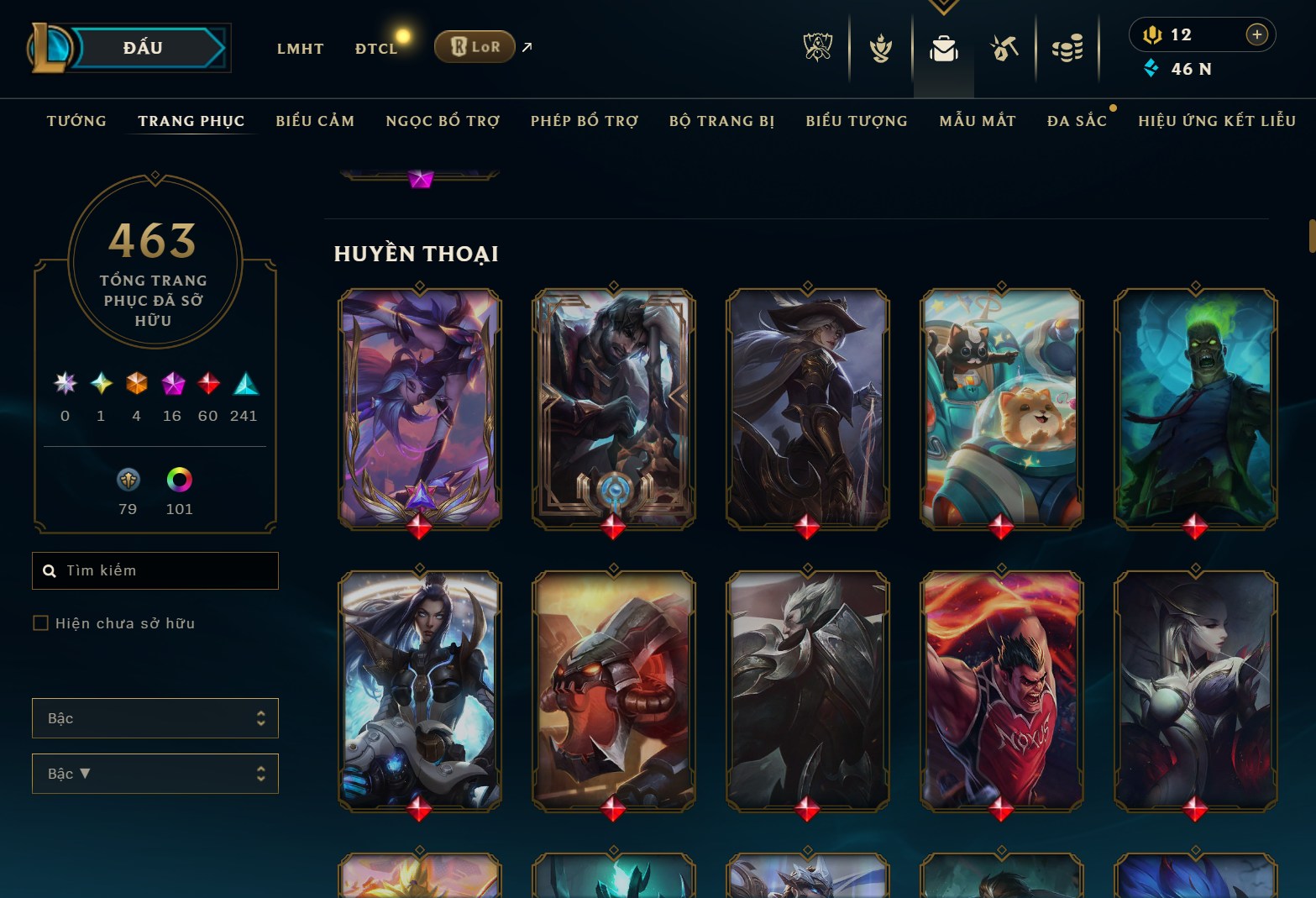Screen dimensions: 1316x898
Task: Click the Esports trophy icon in the top bar
Action: point(815,48)
